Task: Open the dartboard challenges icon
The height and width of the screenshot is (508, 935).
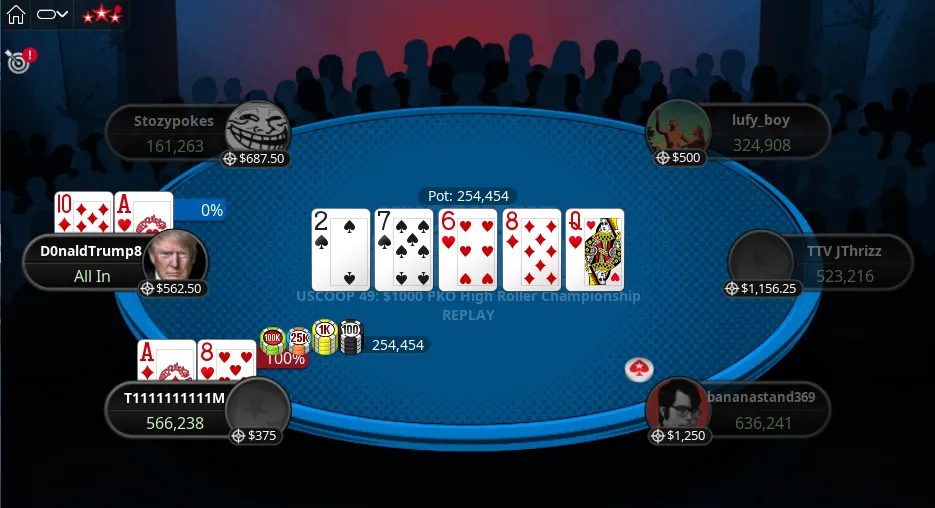Action: point(17,61)
